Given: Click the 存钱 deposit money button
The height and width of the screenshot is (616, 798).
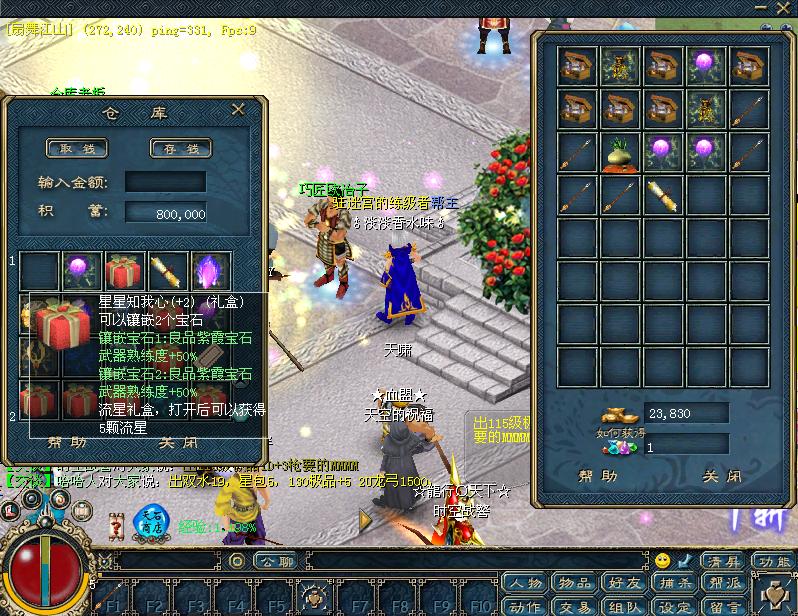Looking at the screenshot, I should [x=180, y=148].
